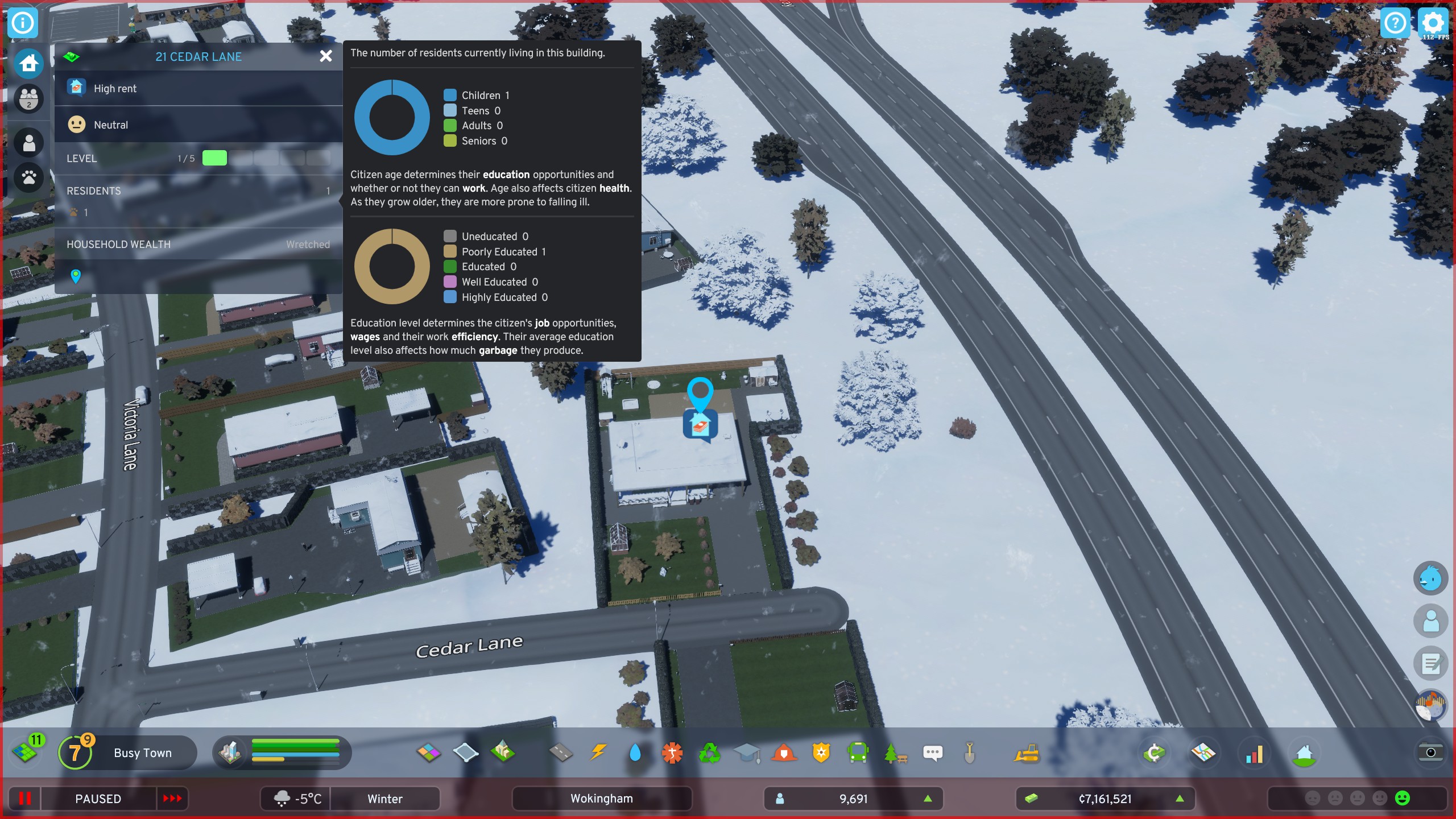Pause or unpause the simulation

[24, 799]
